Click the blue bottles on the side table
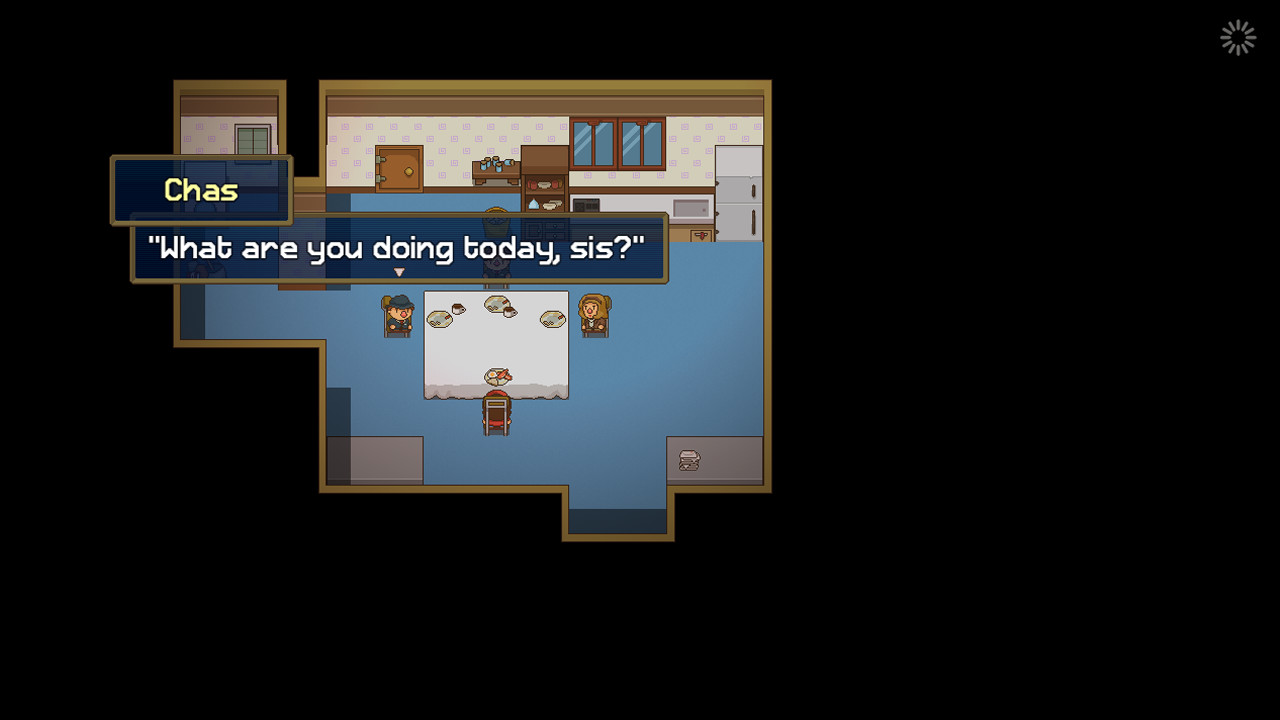This screenshot has width=1280, height=720. (x=496, y=163)
